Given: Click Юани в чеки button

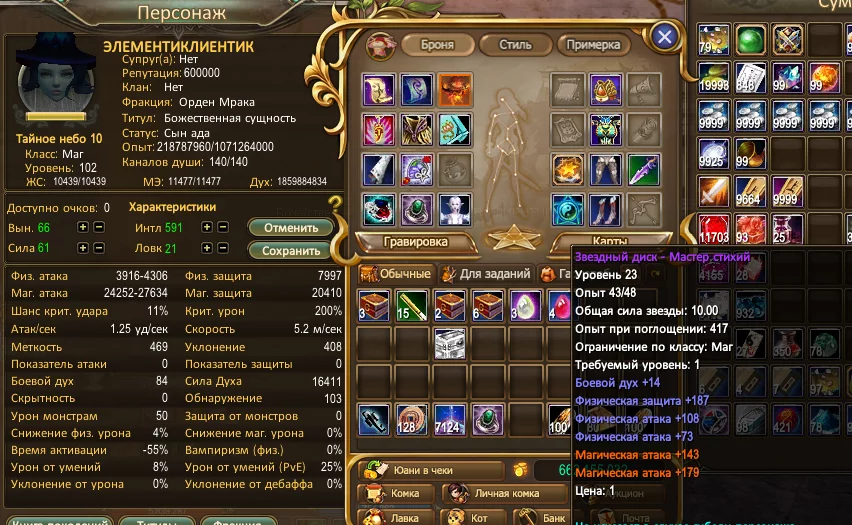Looking at the screenshot, I should 431,469.
